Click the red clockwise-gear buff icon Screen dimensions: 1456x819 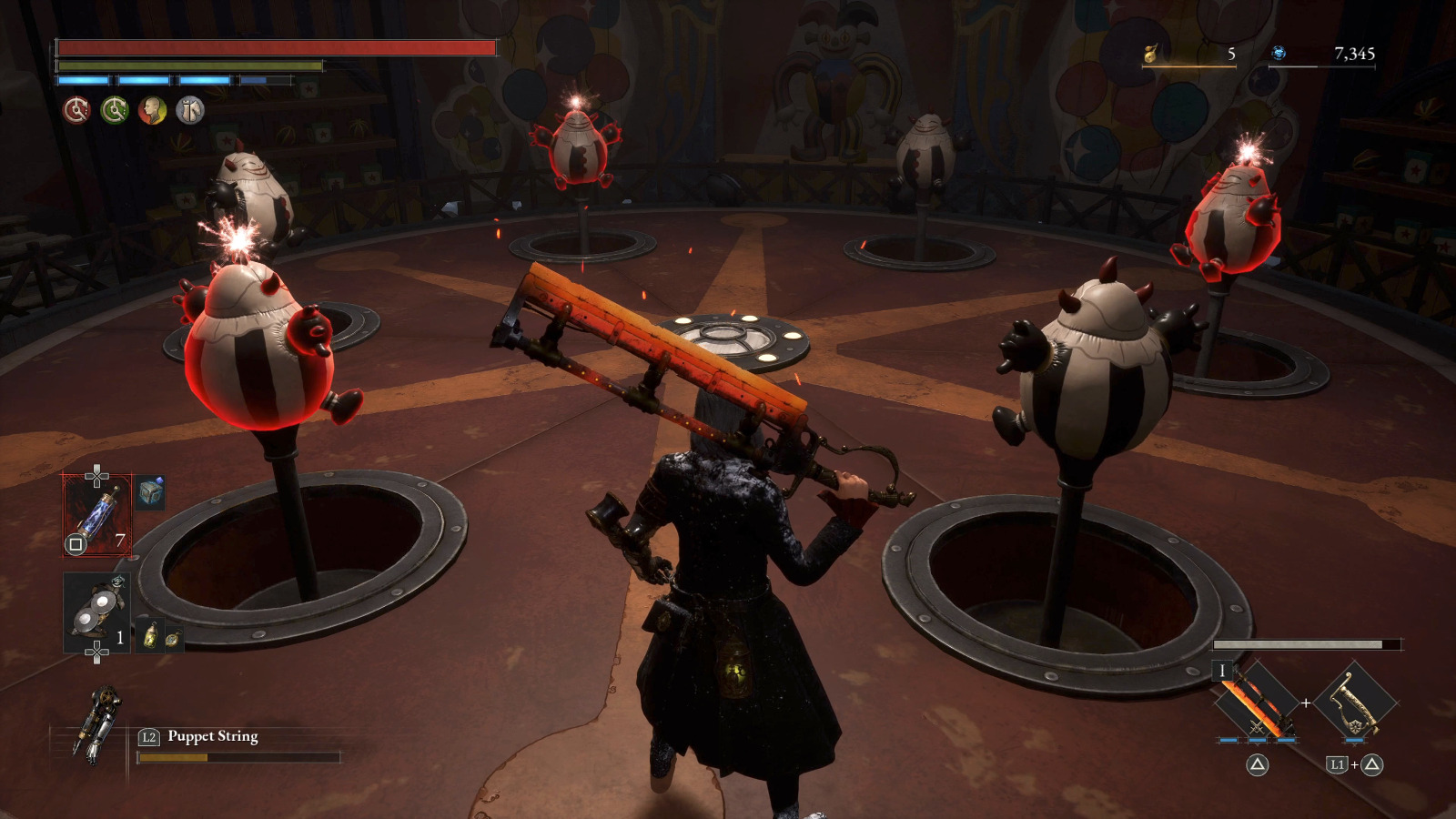pos(76,111)
